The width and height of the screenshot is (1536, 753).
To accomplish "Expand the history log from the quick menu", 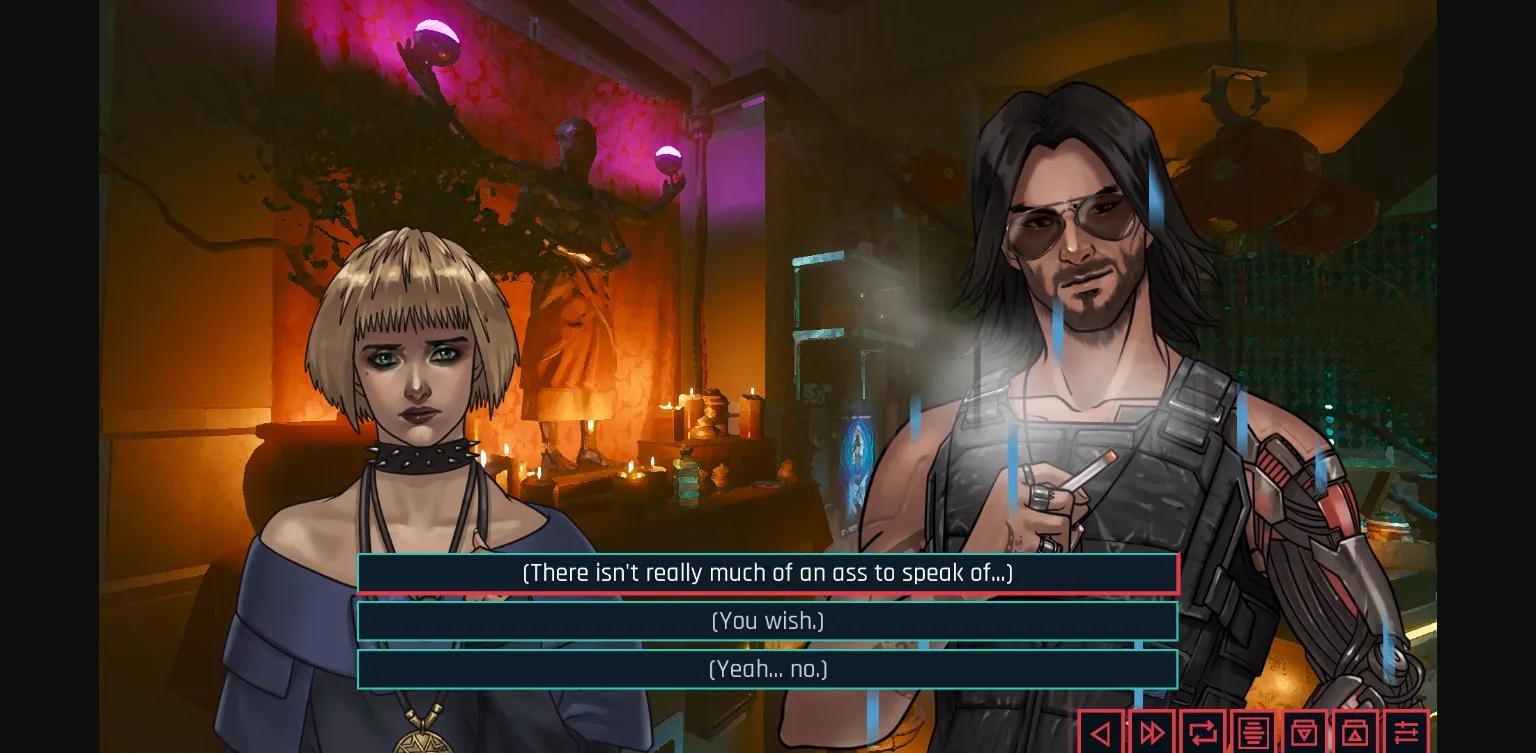I will click(1254, 731).
